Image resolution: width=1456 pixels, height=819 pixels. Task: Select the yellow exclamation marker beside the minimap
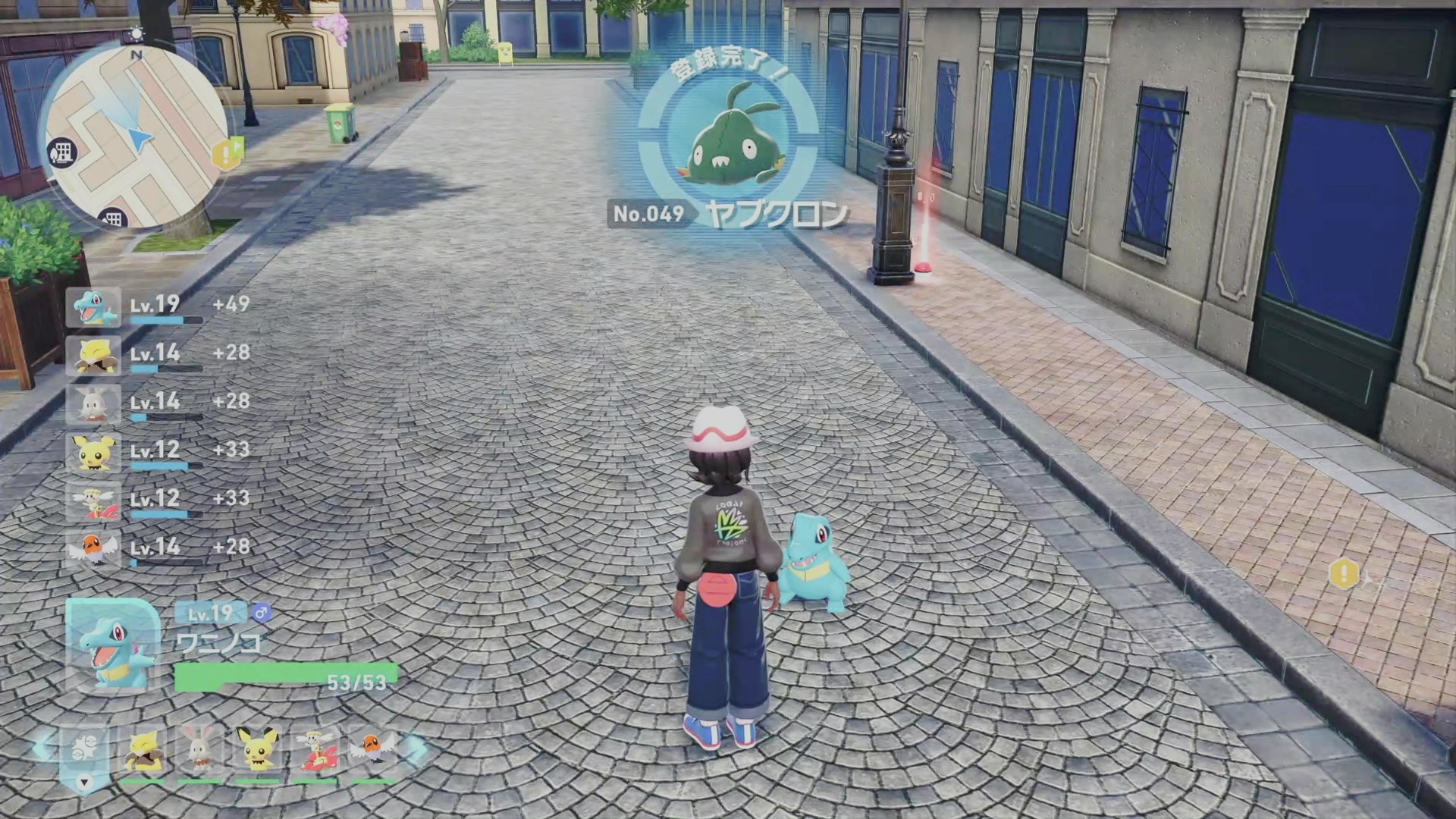coord(225,154)
